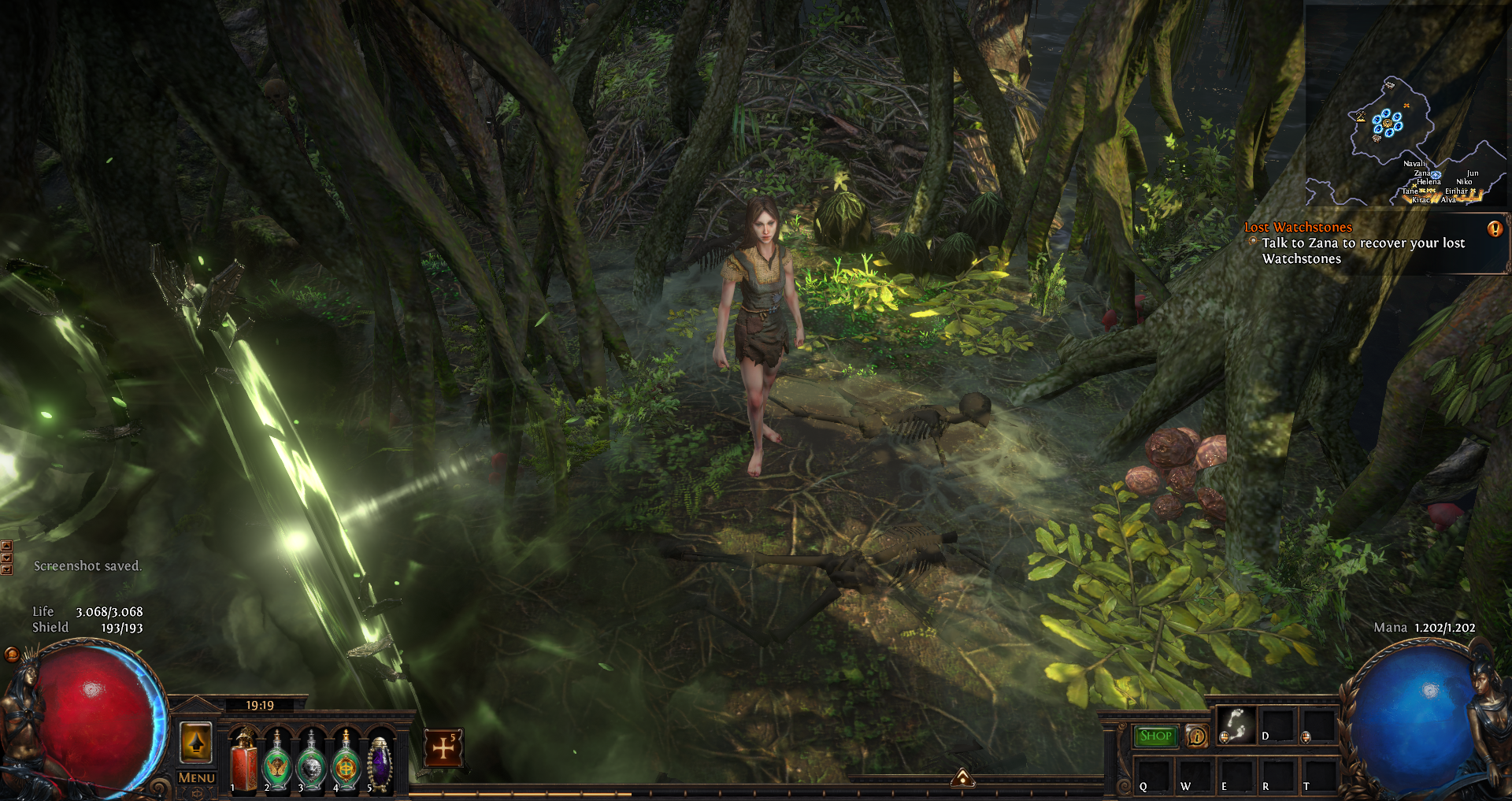
Task: Use the green lion-face flask in slot 3
Action: (312, 762)
